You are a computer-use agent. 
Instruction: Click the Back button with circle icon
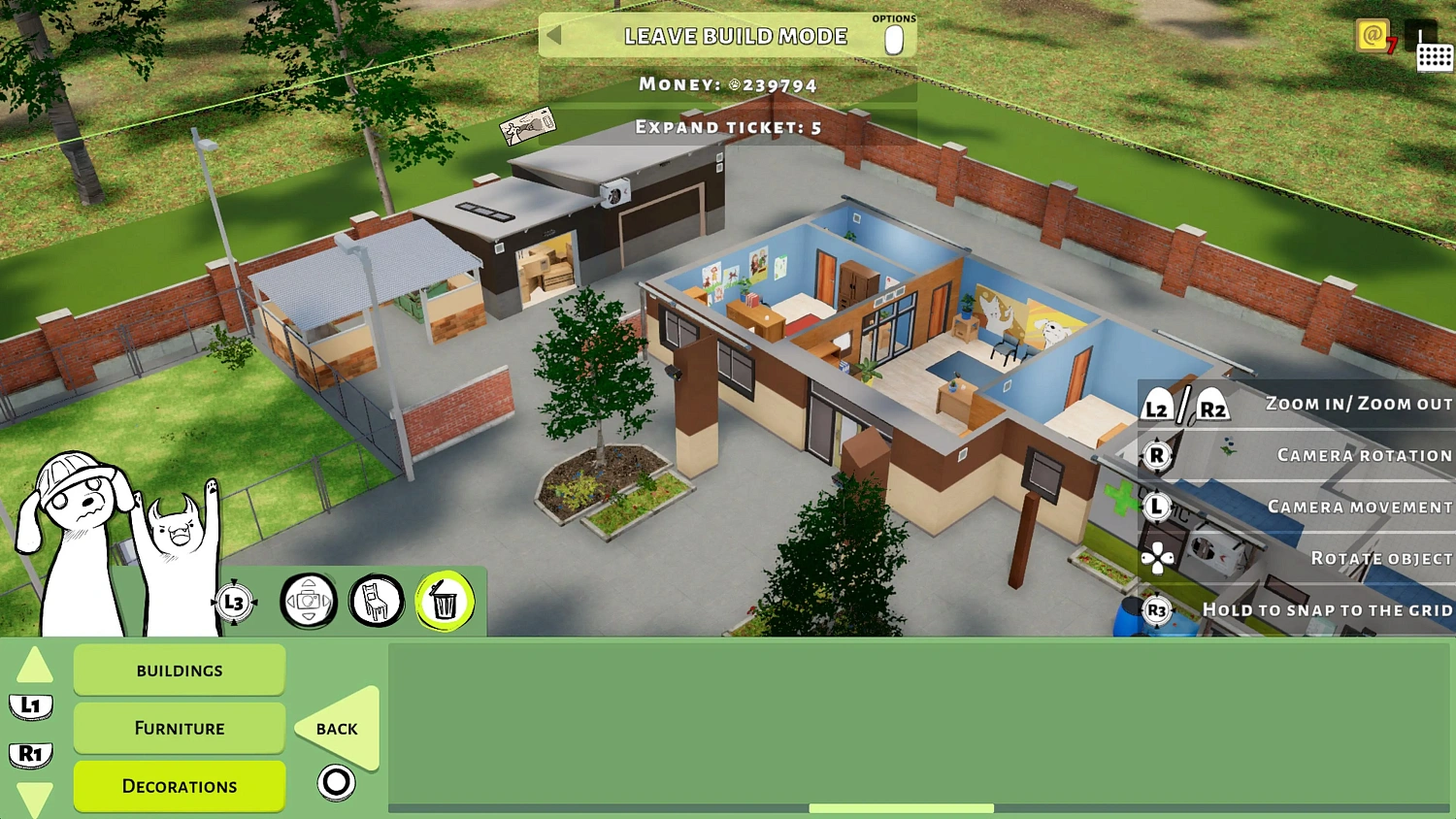(335, 728)
